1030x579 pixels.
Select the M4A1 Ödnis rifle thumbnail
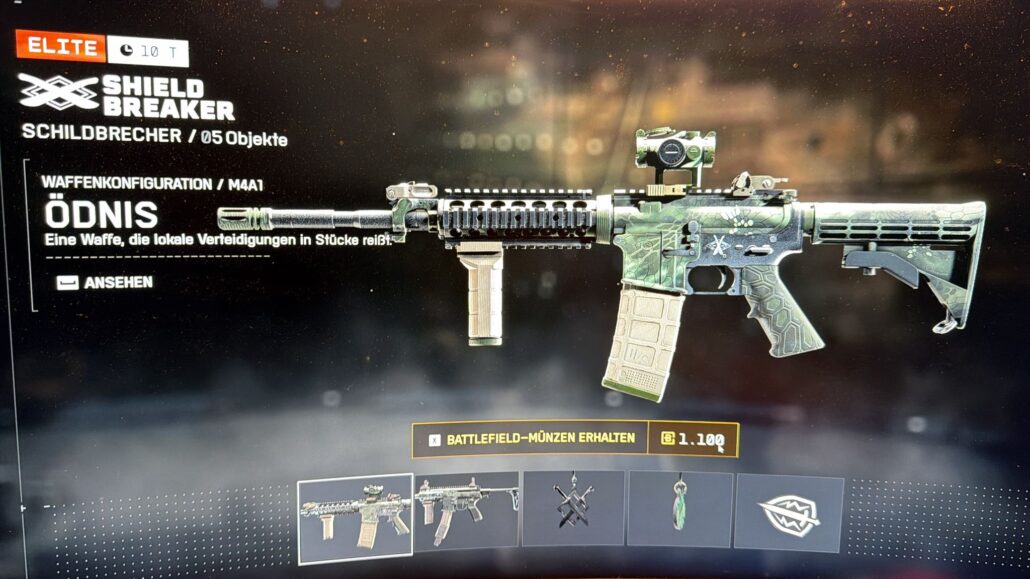pos(355,511)
